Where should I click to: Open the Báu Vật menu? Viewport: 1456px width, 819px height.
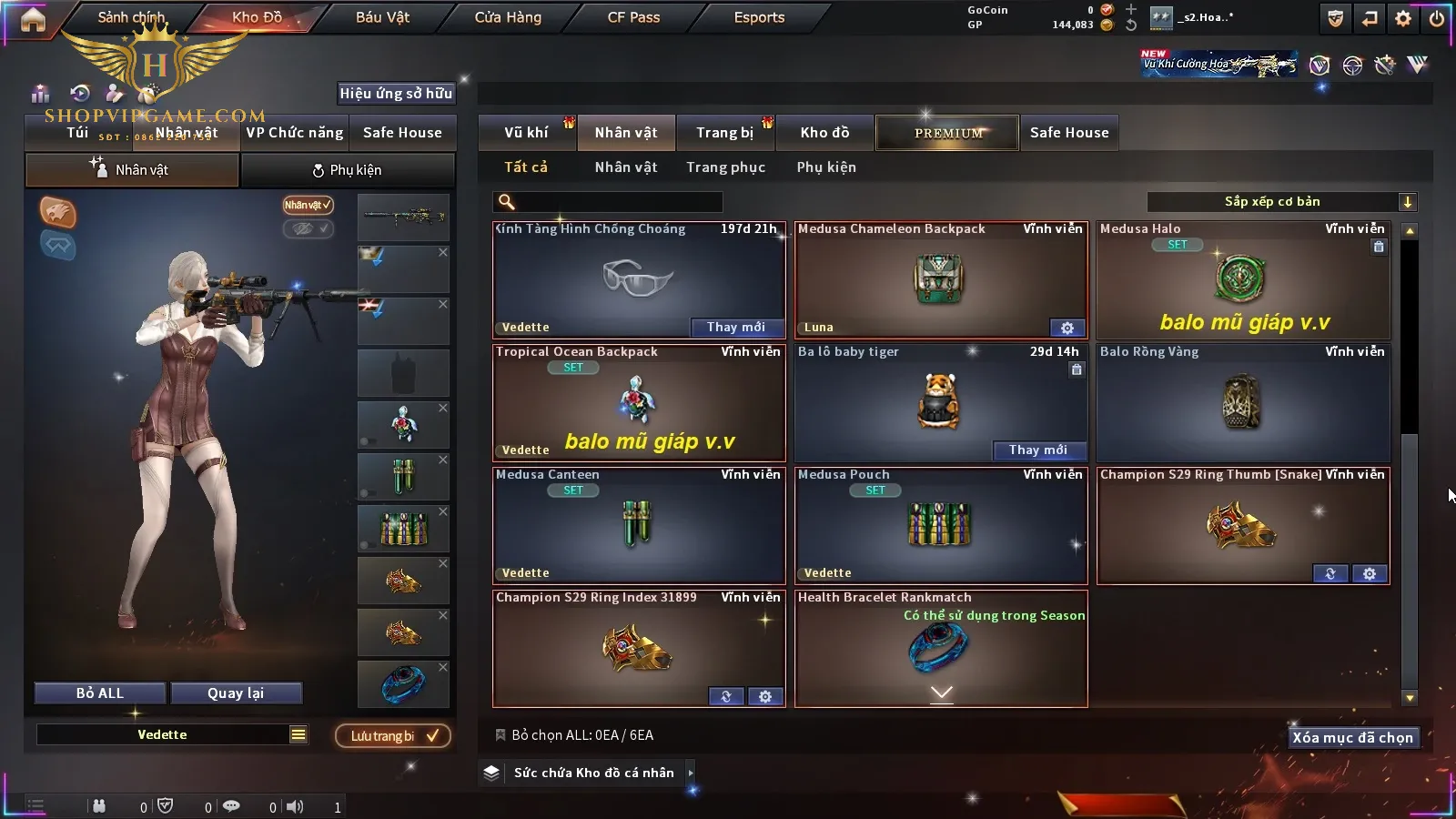coord(382,17)
